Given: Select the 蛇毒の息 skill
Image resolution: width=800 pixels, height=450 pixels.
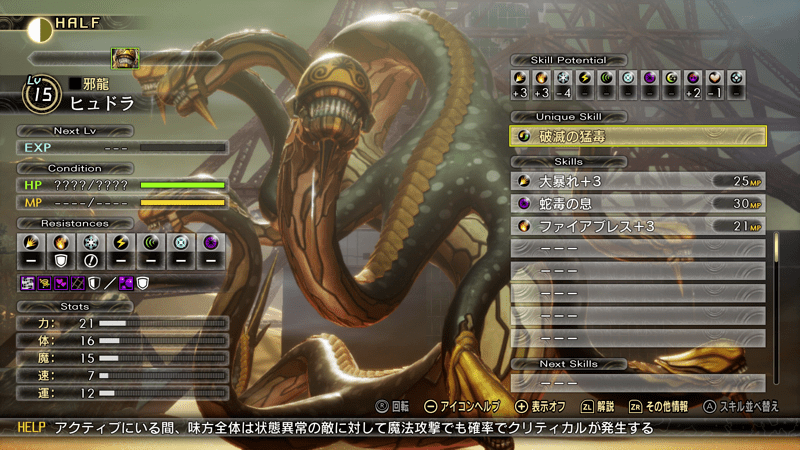Looking at the screenshot, I should pos(639,203).
